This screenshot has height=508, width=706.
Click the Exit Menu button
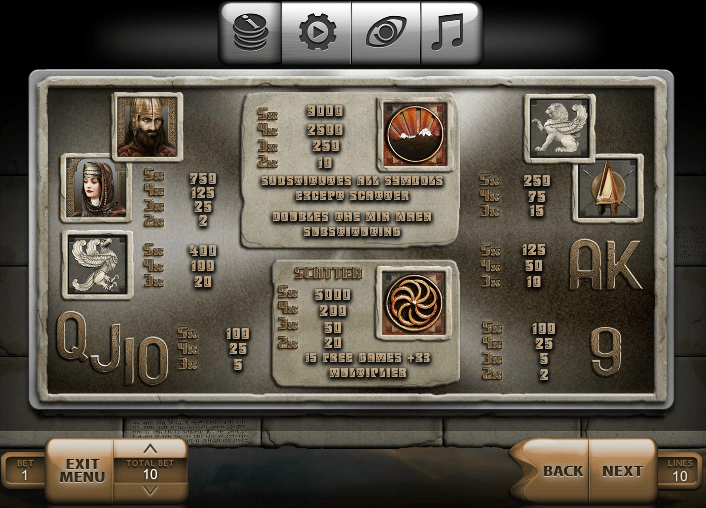[82, 470]
